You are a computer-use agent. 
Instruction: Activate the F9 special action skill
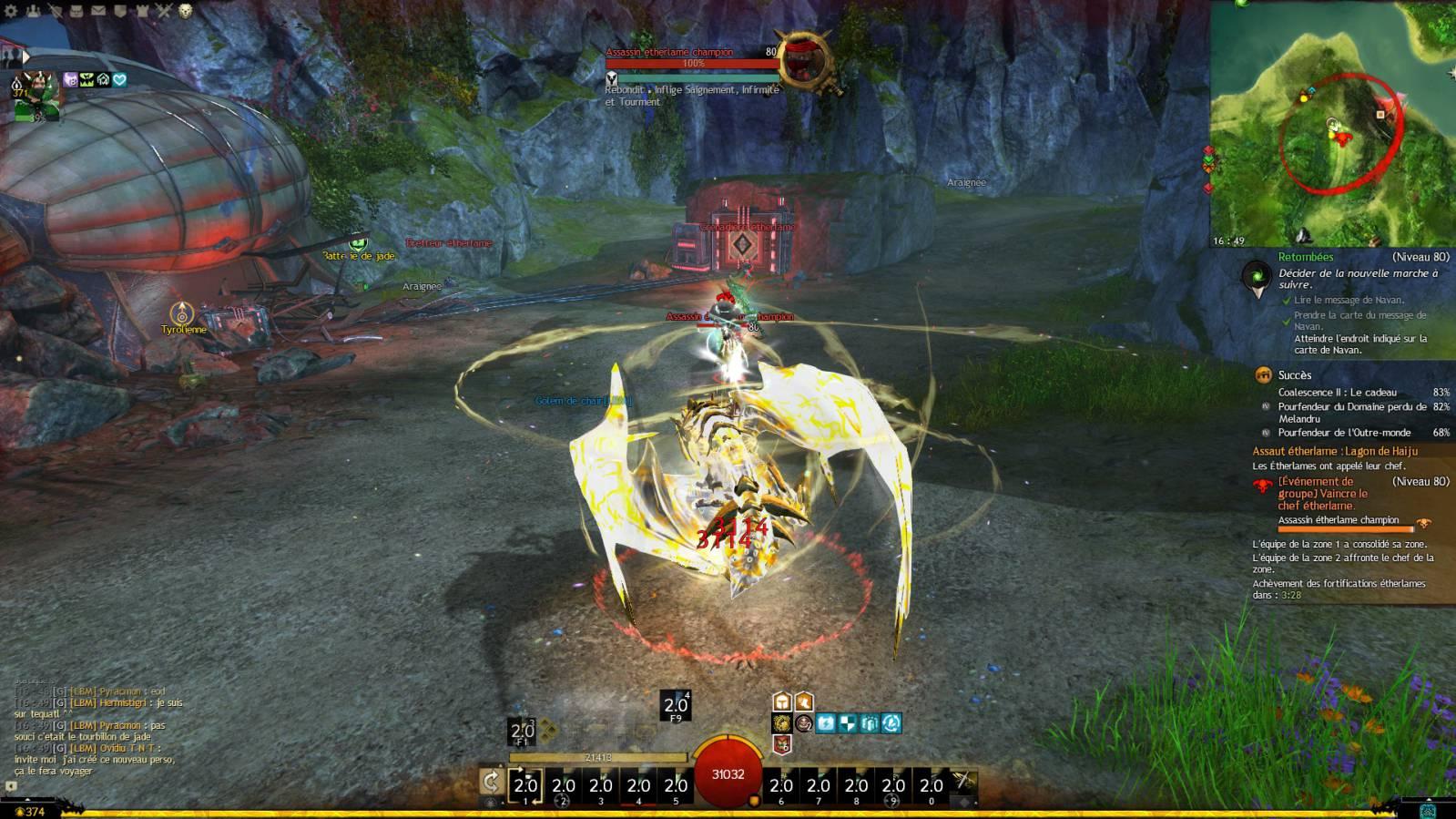pyautogui.click(x=676, y=705)
